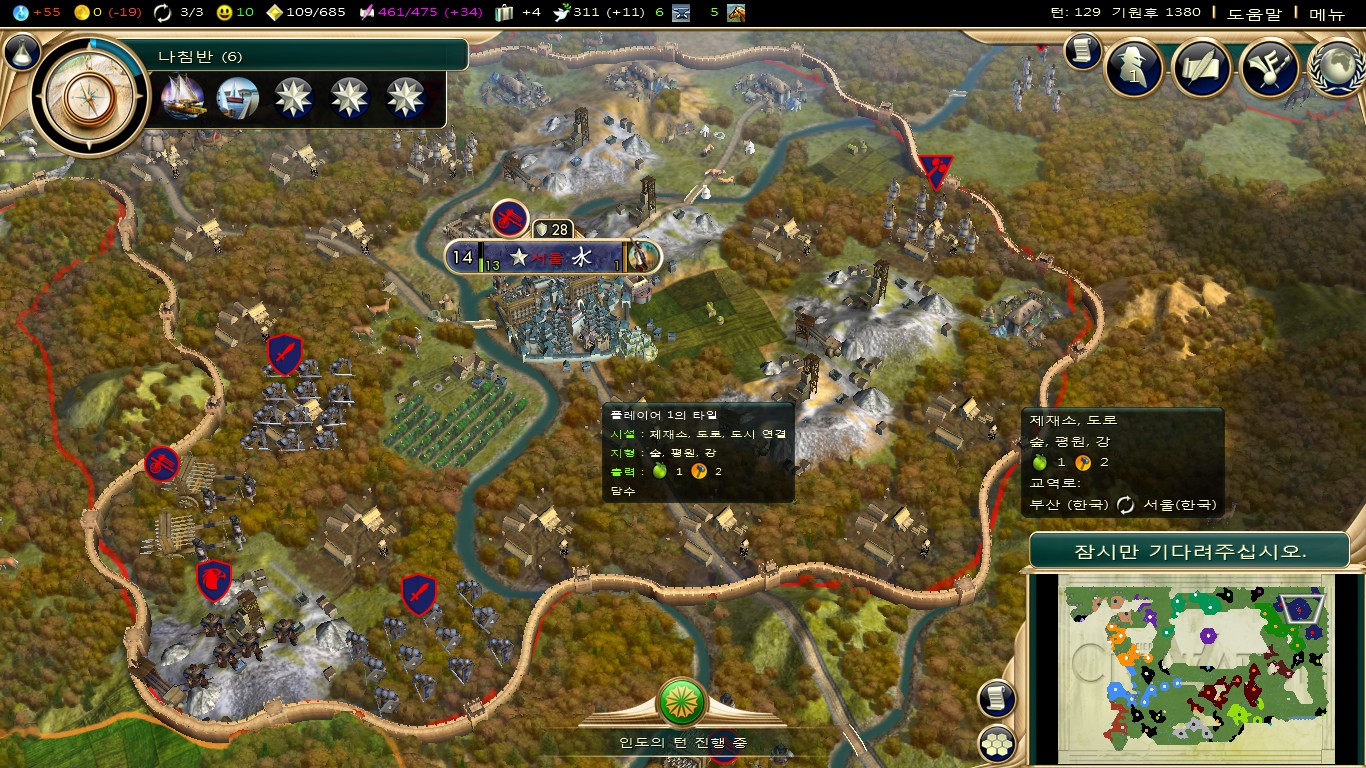Viewport: 1366px width, 768px height.
Task: Click the 잠시만 기다려주십시오 turn button
Action: pyautogui.click(x=1189, y=550)
